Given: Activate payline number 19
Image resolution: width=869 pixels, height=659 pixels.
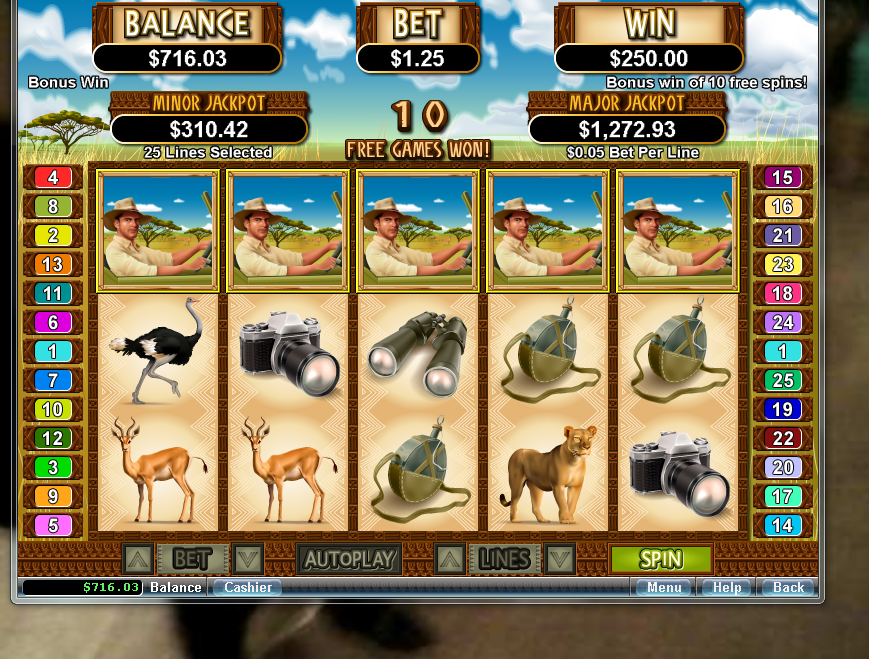Looking at the screenshot, I should tap(782, 410).
